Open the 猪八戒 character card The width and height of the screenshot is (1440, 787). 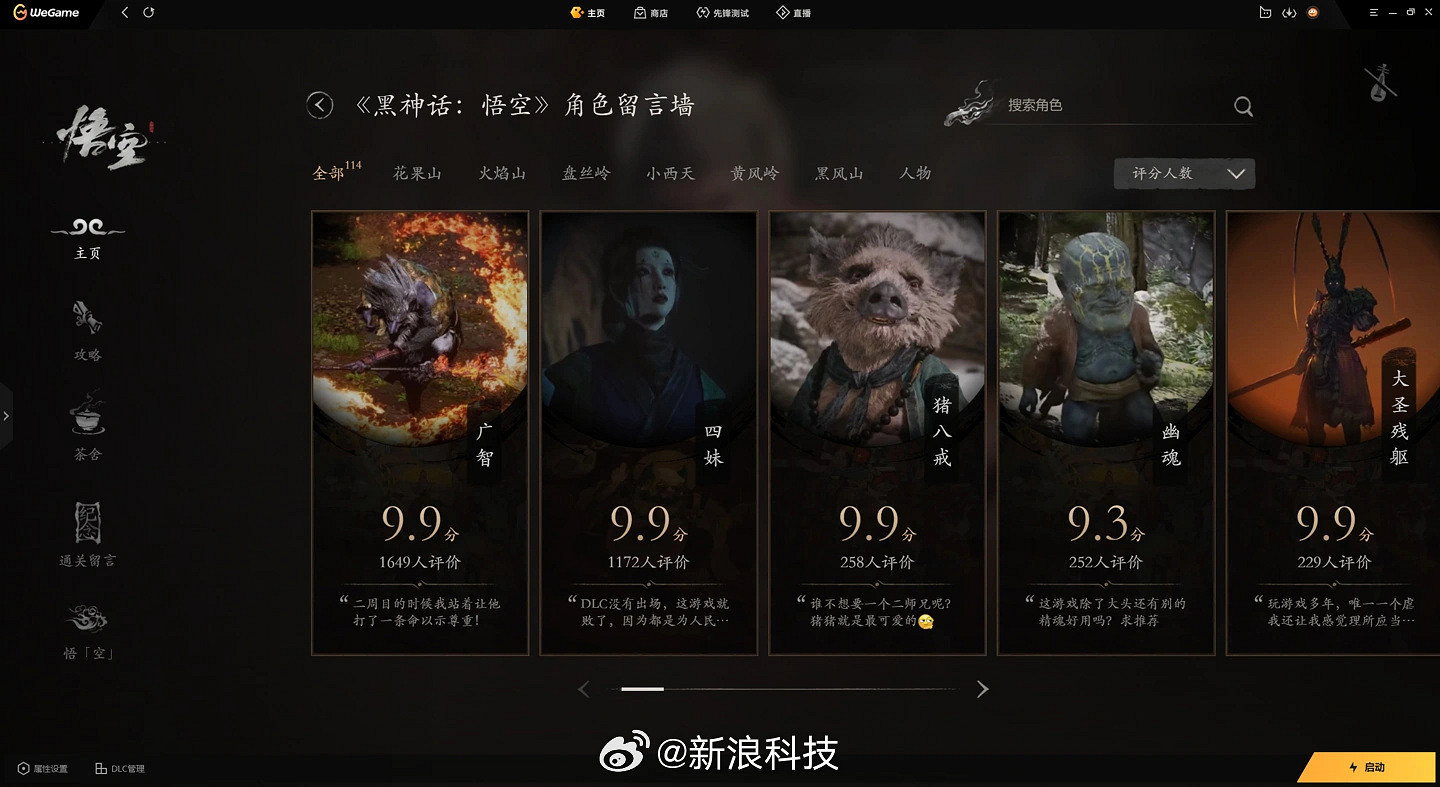(877, 432)
